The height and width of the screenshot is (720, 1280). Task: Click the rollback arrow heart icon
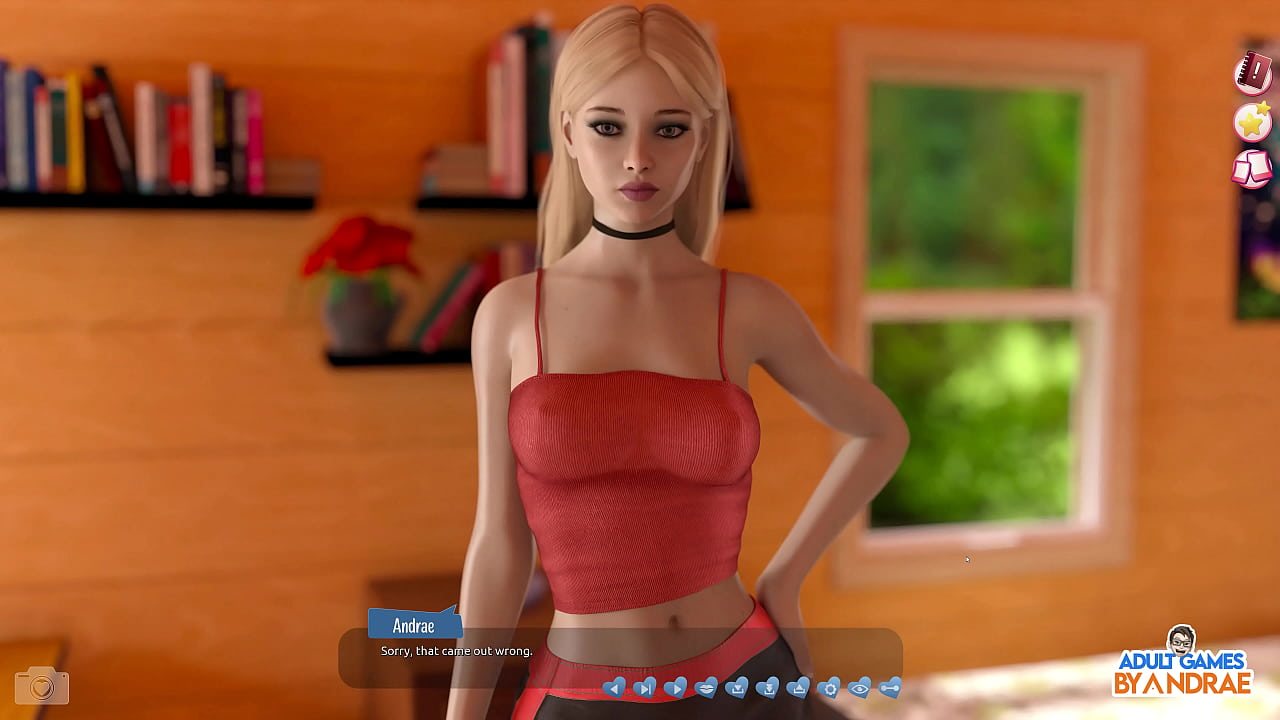[x=615, y=687]
